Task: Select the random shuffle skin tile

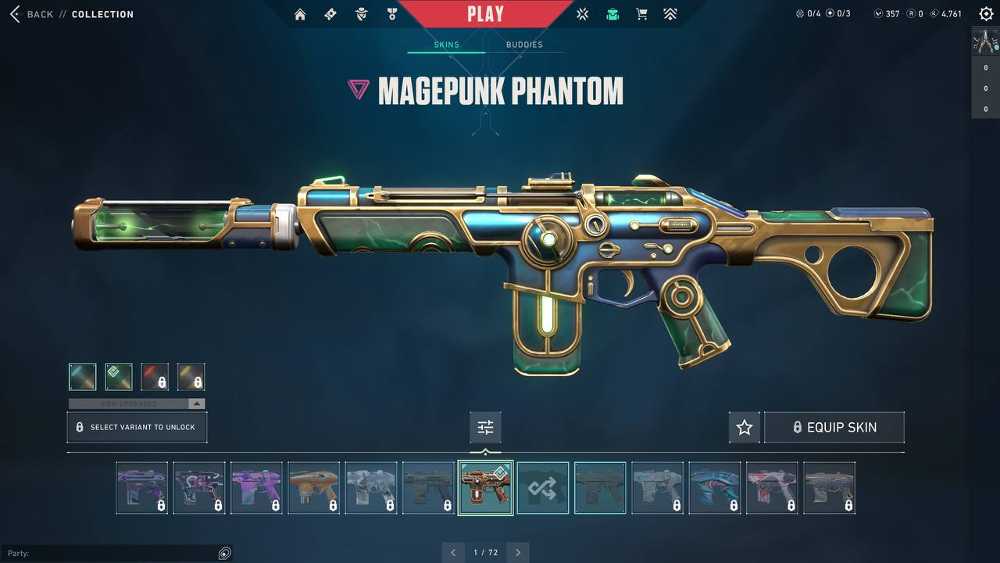Action: (x=543, y=488)
